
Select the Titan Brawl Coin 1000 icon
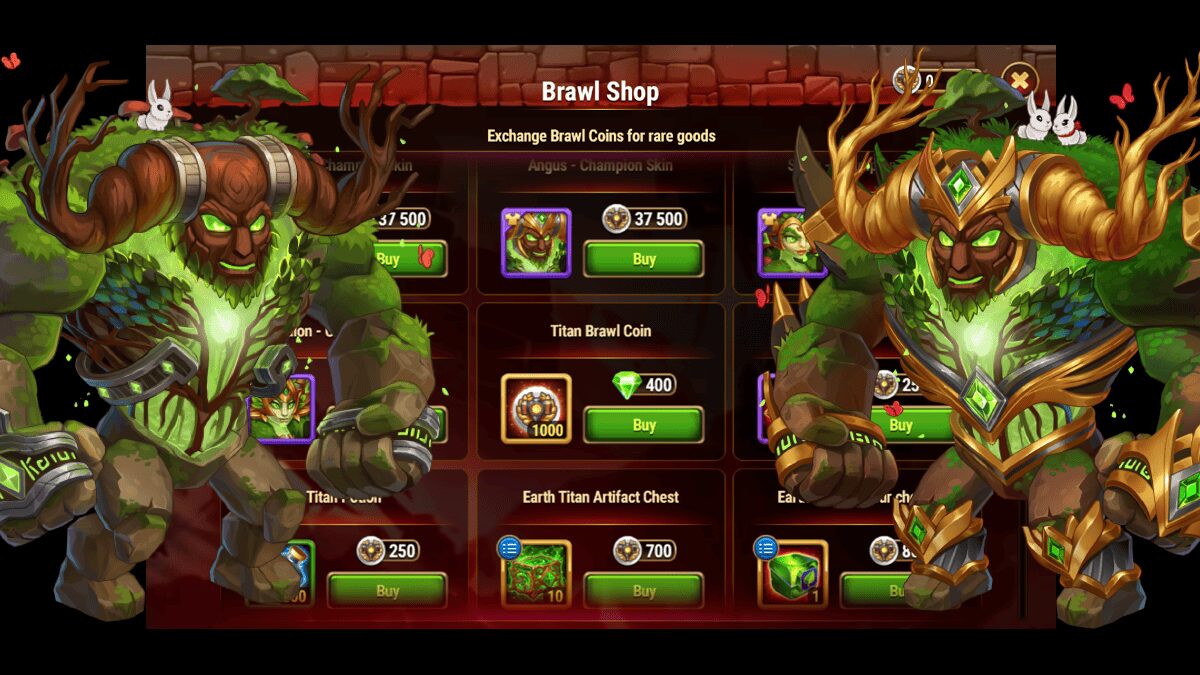(536, 408)
